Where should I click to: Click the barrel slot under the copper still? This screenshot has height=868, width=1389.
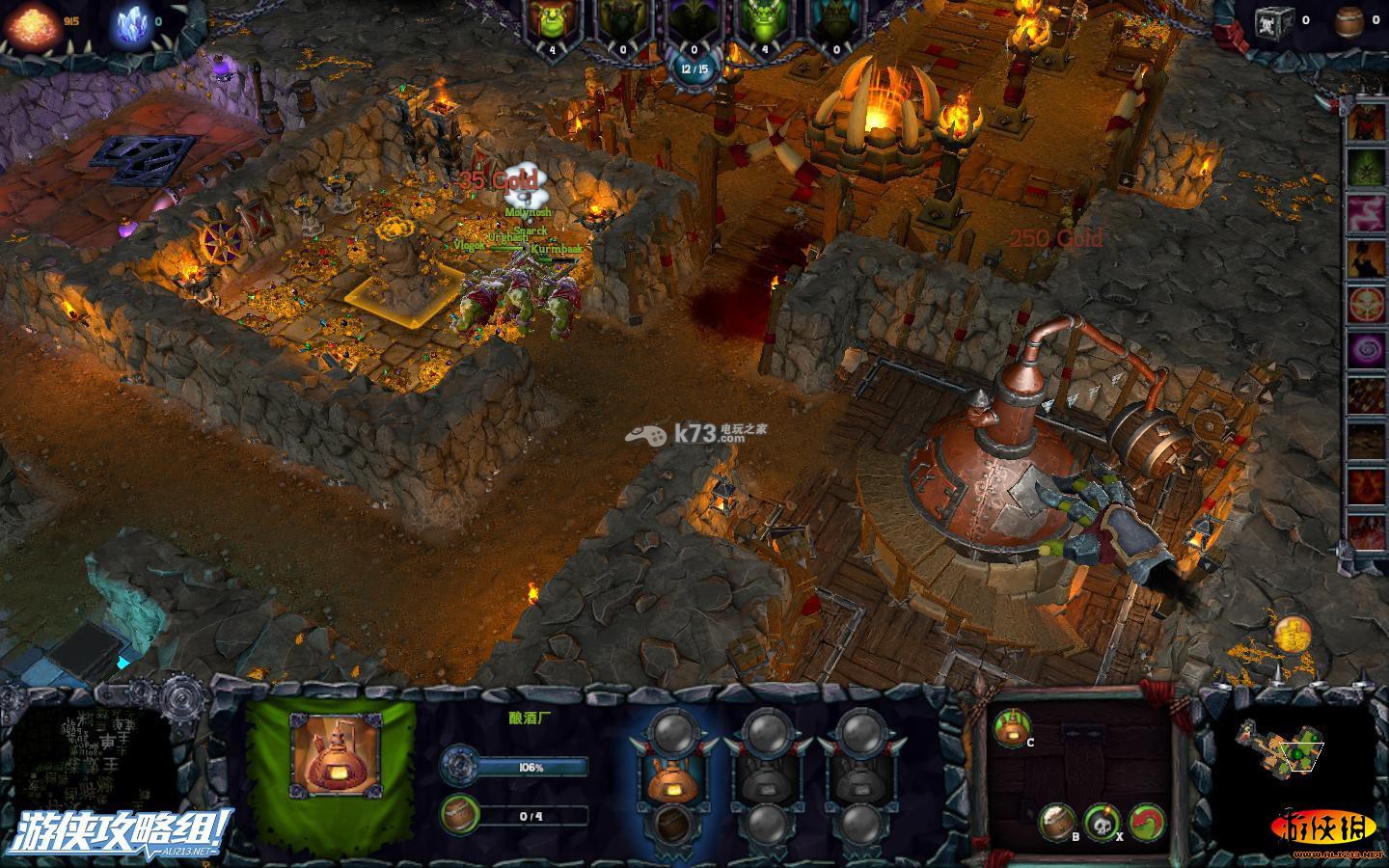click(x=674, y=823)
